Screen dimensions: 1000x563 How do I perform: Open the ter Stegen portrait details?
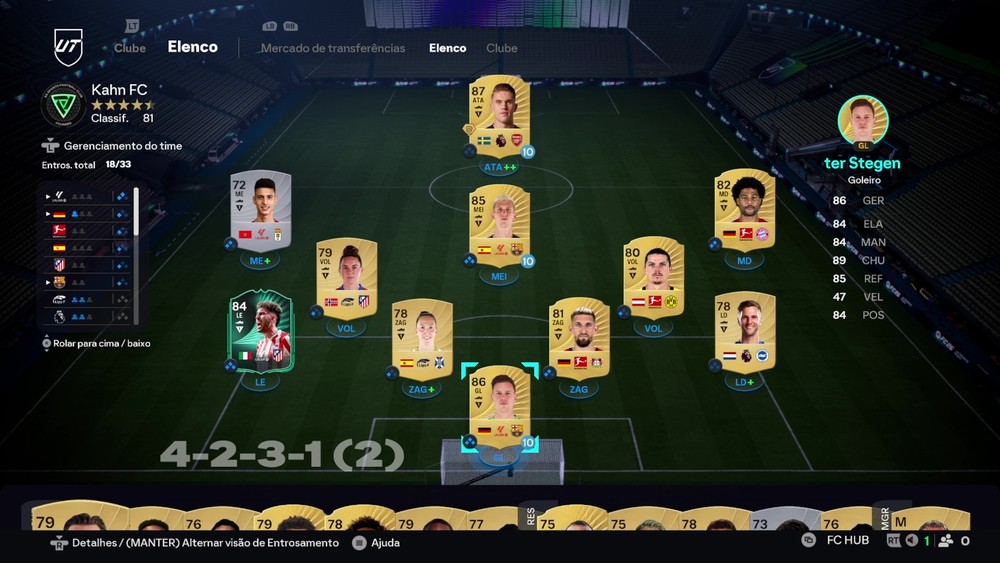(x=862, y=120)
